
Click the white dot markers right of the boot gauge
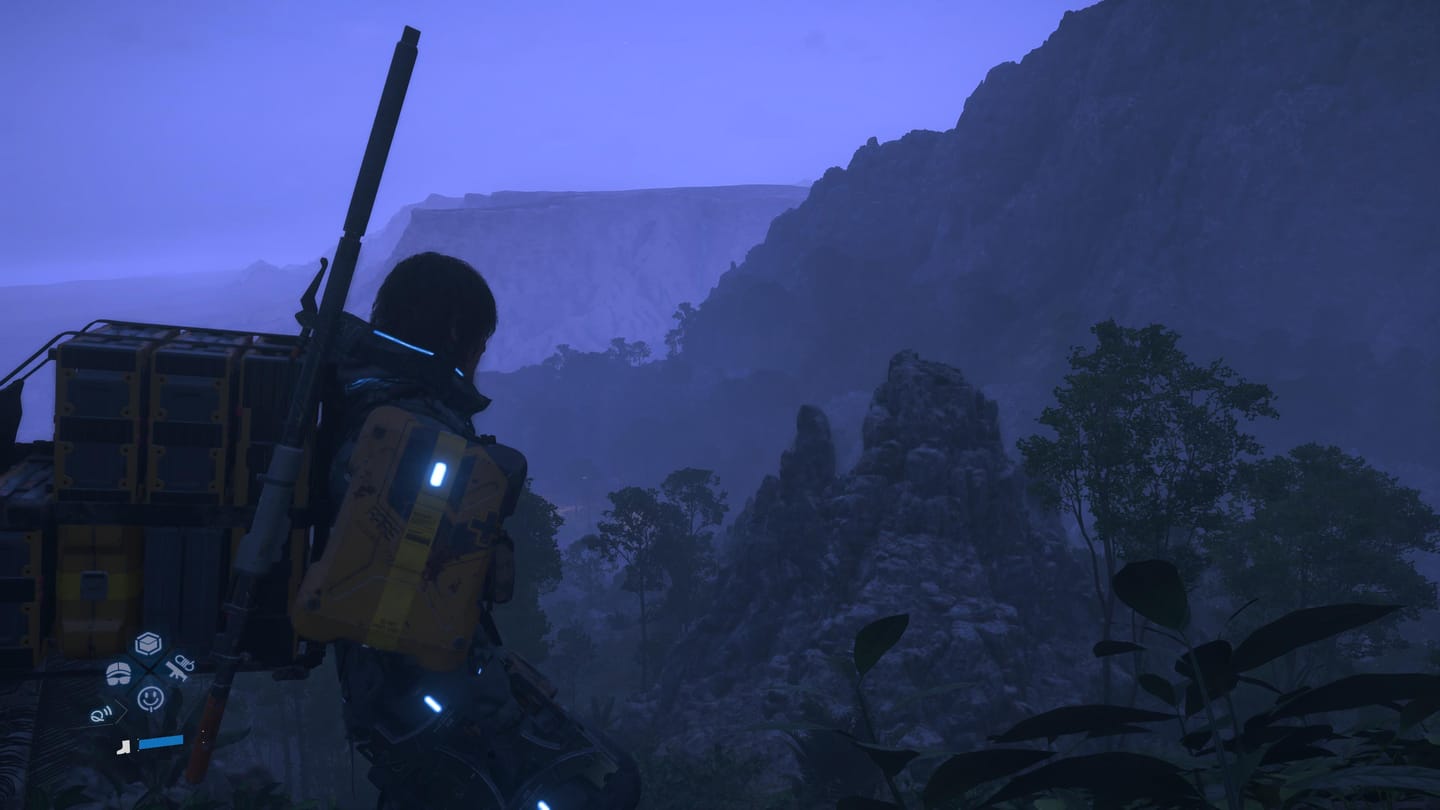click(x=203, y=735)
